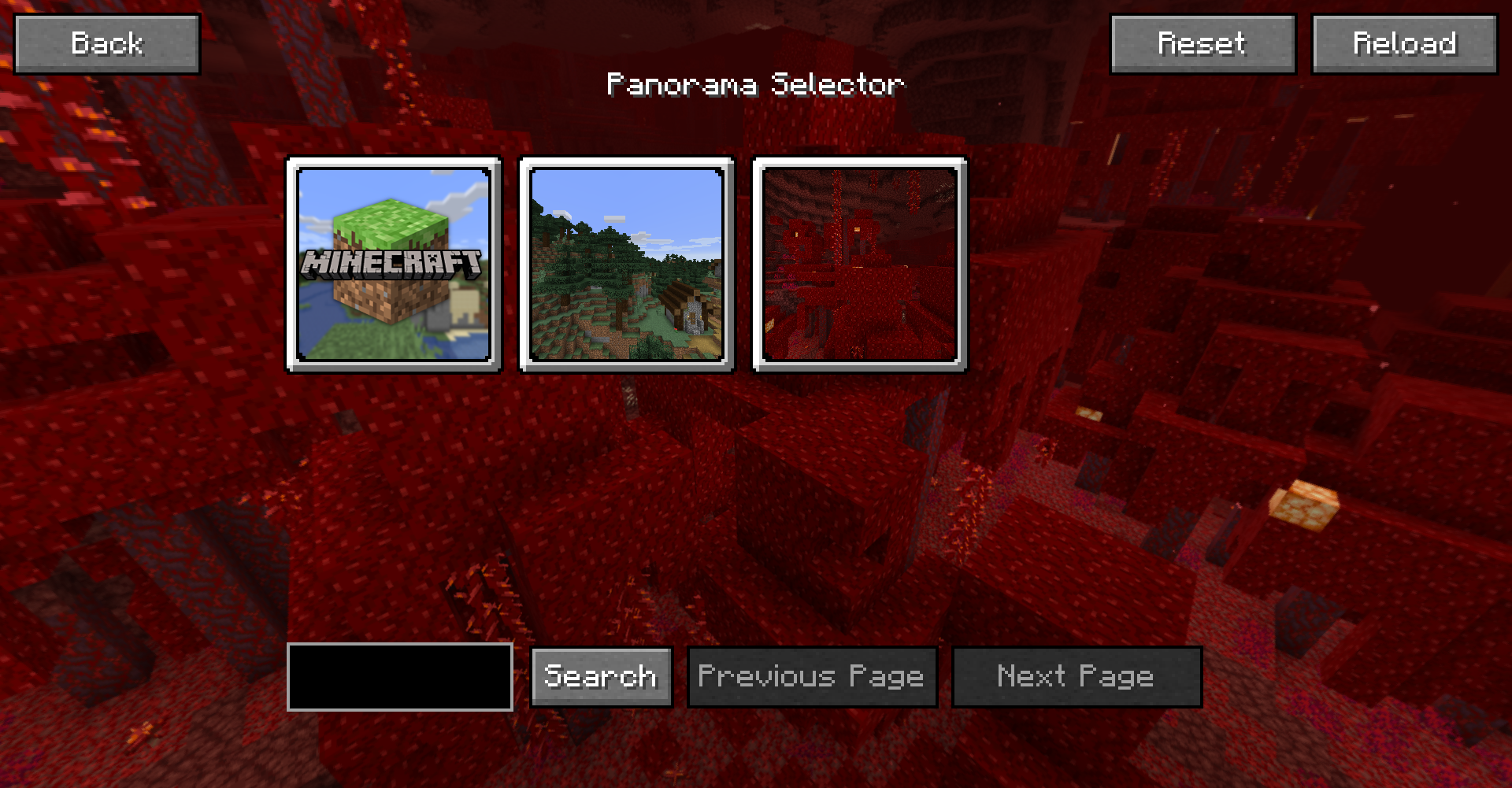Pick the crimson nether panorama thumbnail
This screenshot has width=1512, height=788.
pyautogui.click(x=859, y=265)
